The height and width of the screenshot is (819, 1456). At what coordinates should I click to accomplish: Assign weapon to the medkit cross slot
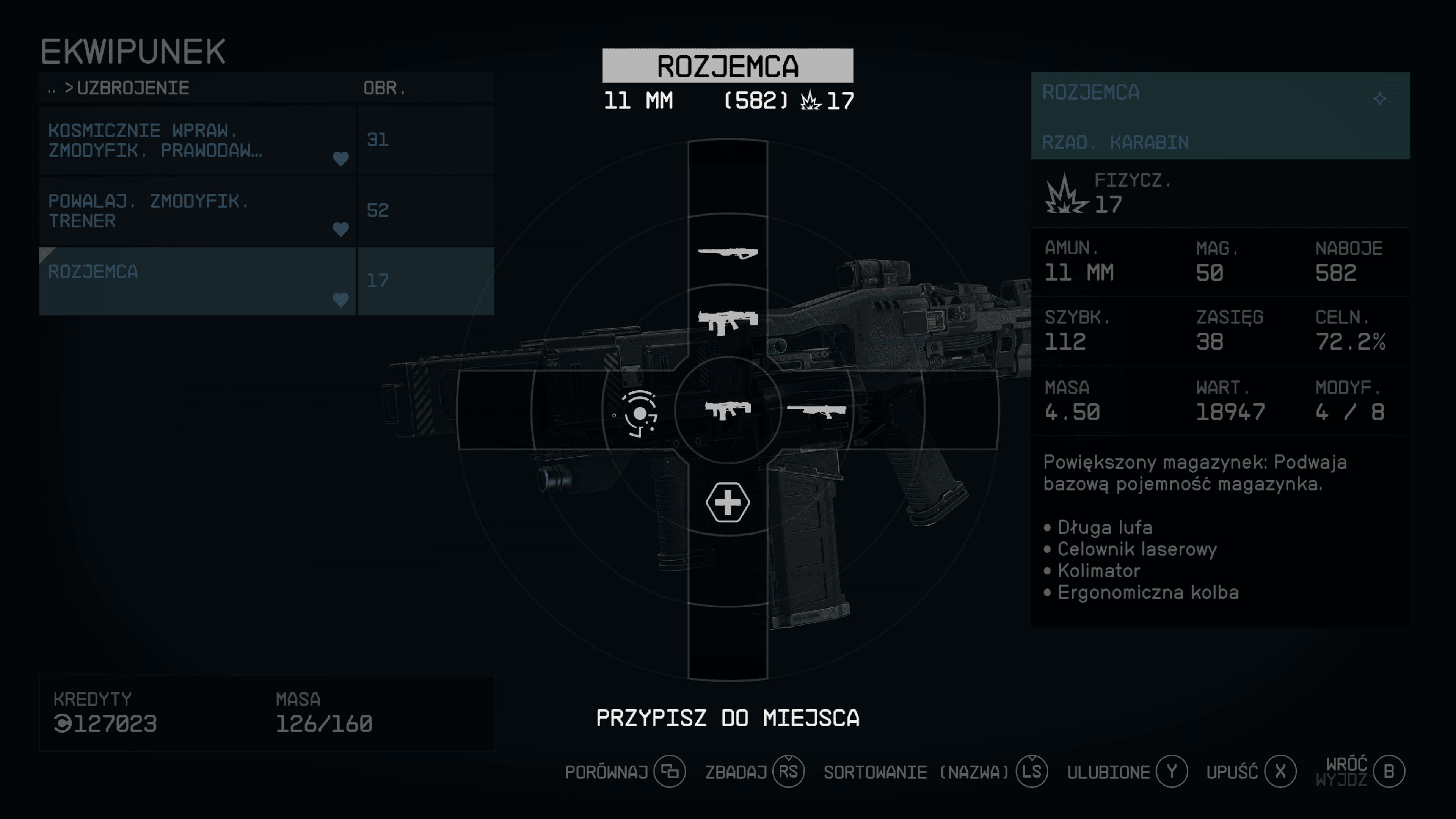click(x=728, y=502)
